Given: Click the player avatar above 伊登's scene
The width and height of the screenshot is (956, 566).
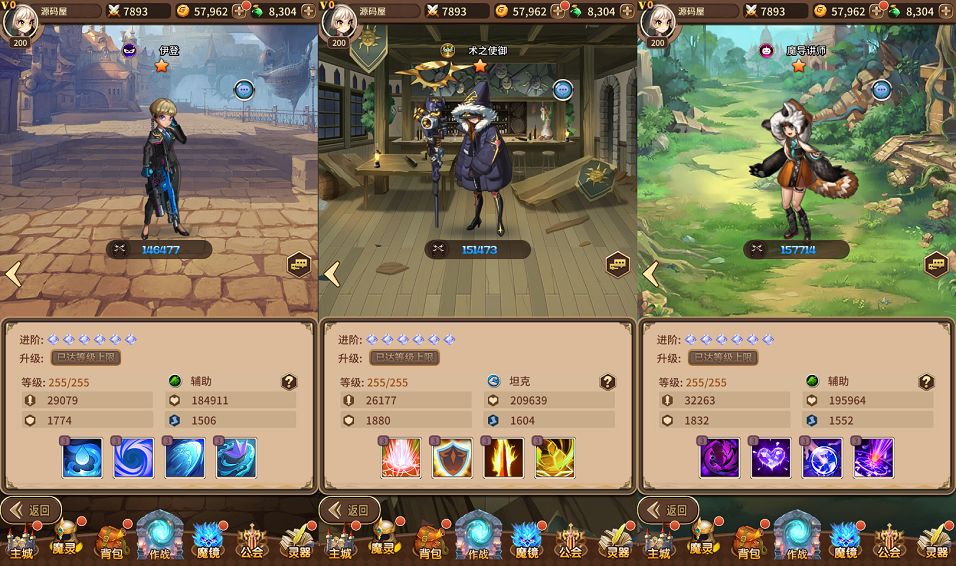Looking at the screenshot, I should point(20,18).
